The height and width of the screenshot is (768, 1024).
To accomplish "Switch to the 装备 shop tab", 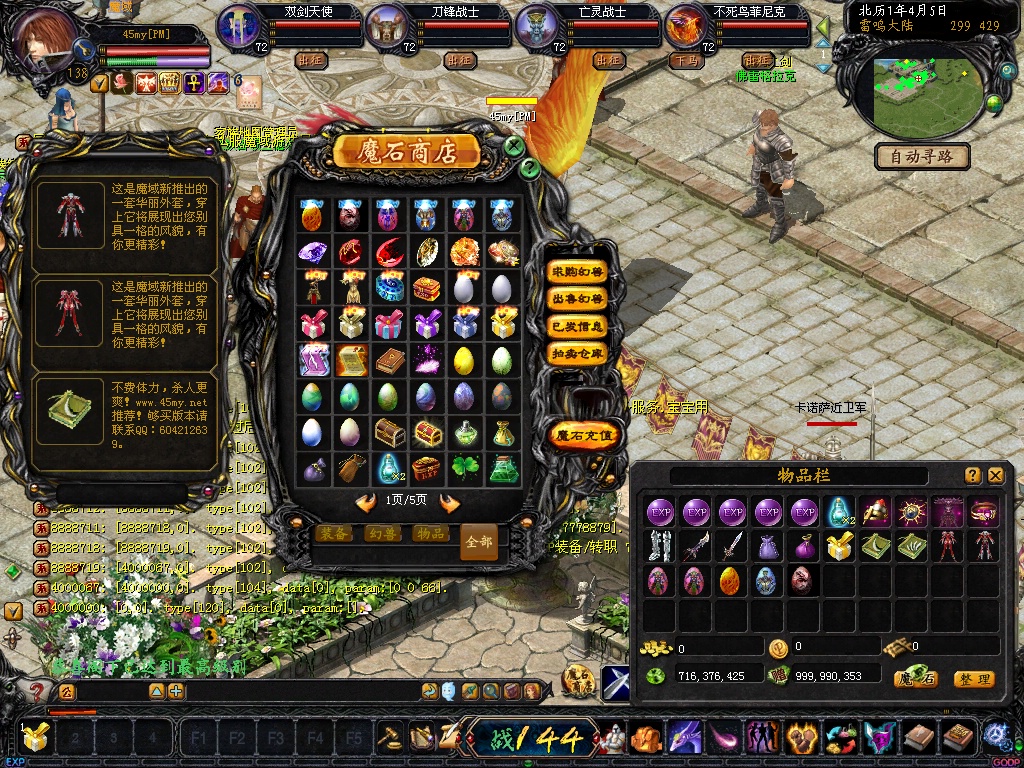I will 336,534.
